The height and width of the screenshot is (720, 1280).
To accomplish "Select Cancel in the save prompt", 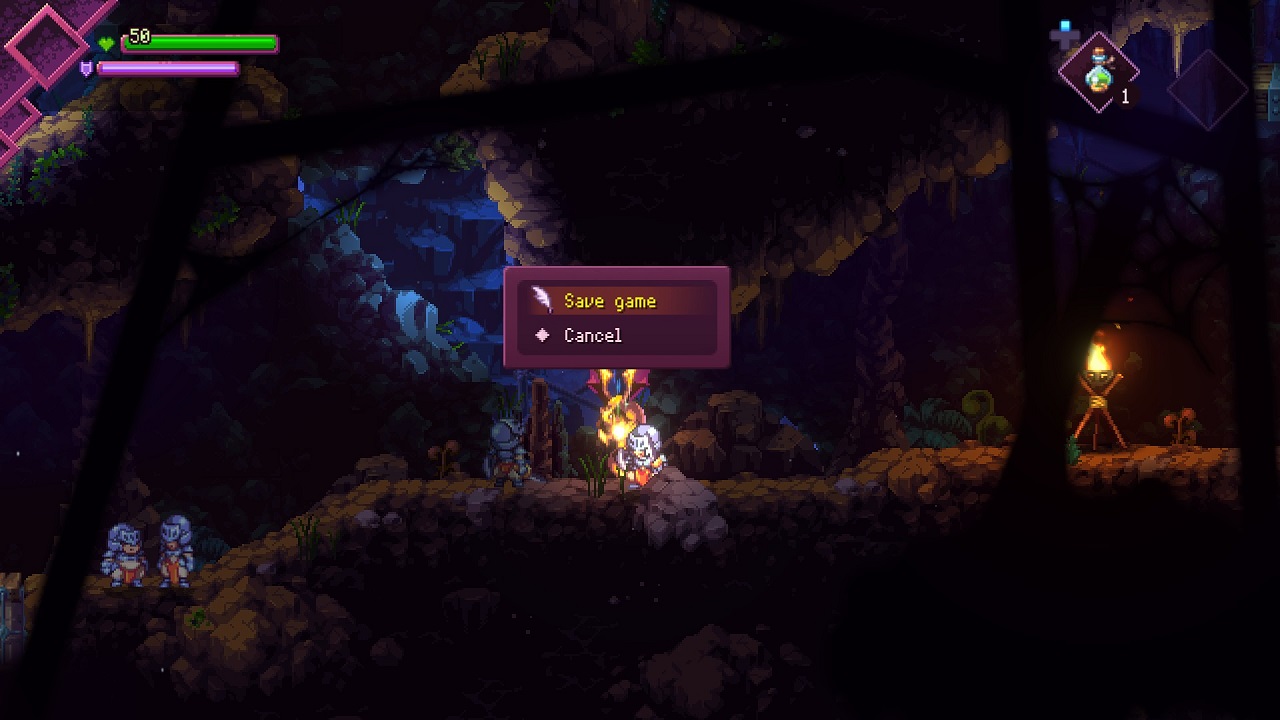I will (593, 336).
